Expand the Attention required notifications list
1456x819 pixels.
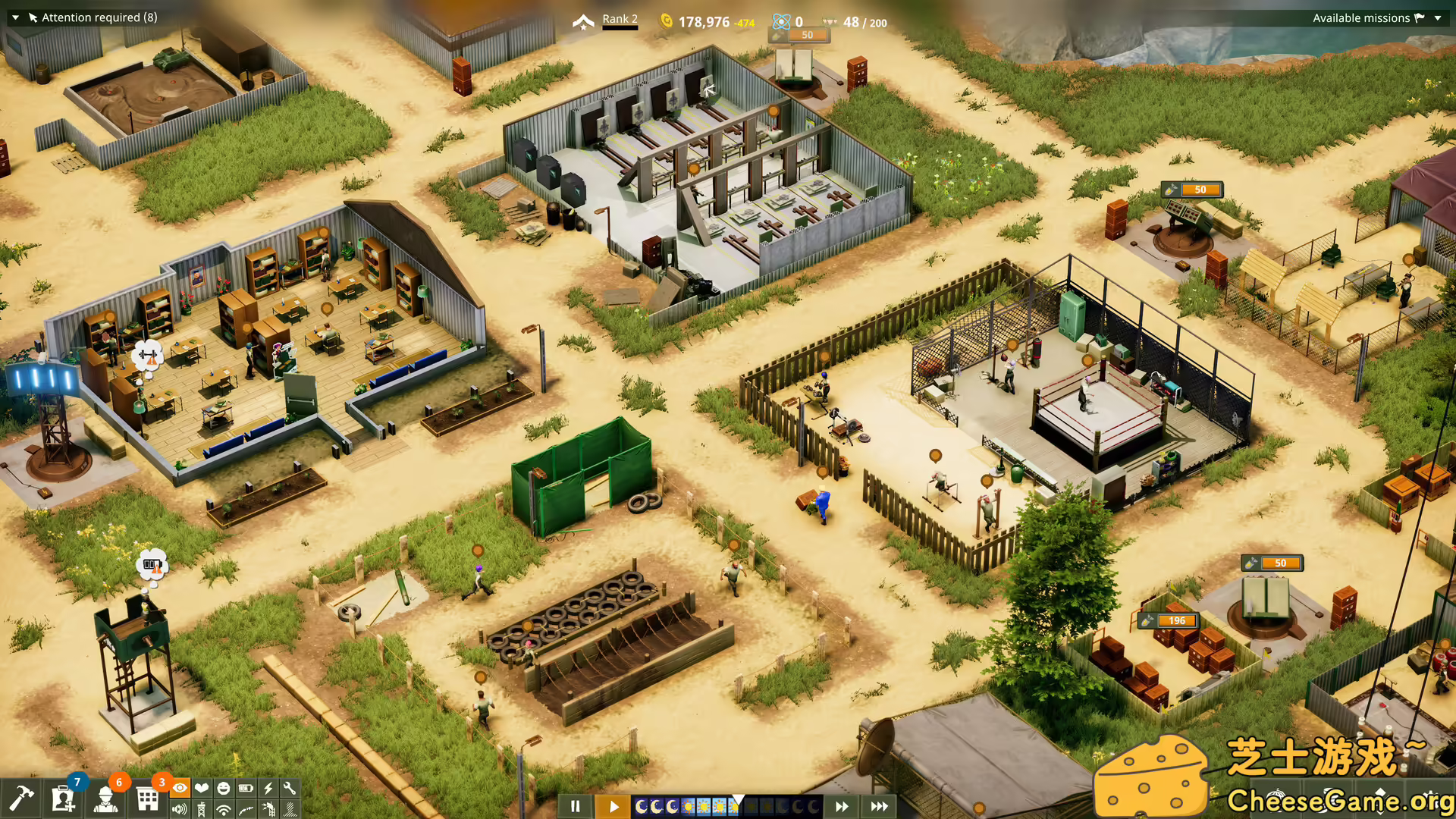click(14, 17)
